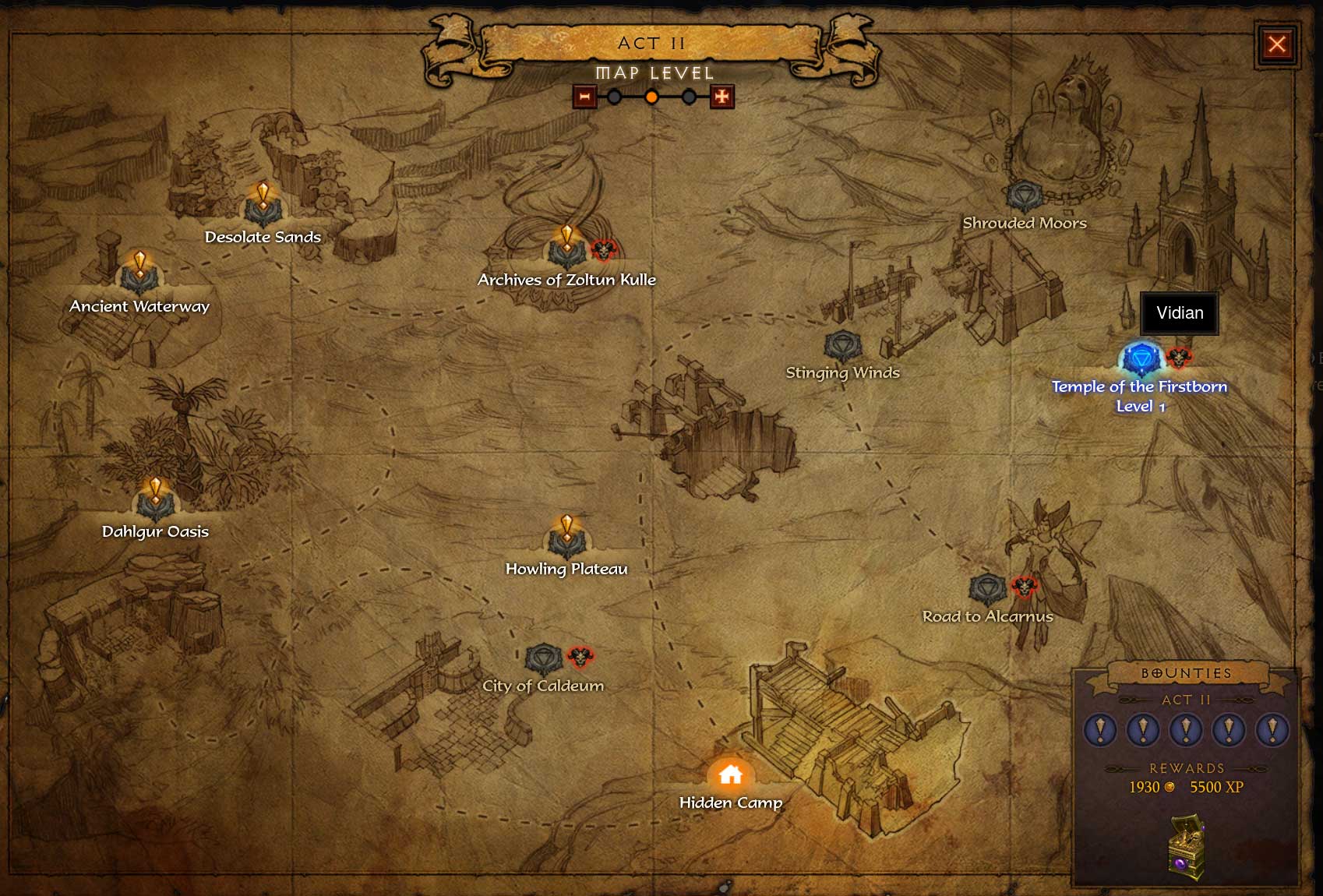The image size is (1323, 896).
Task: Return to the Hidden Camp
Action: click(730, 774)
